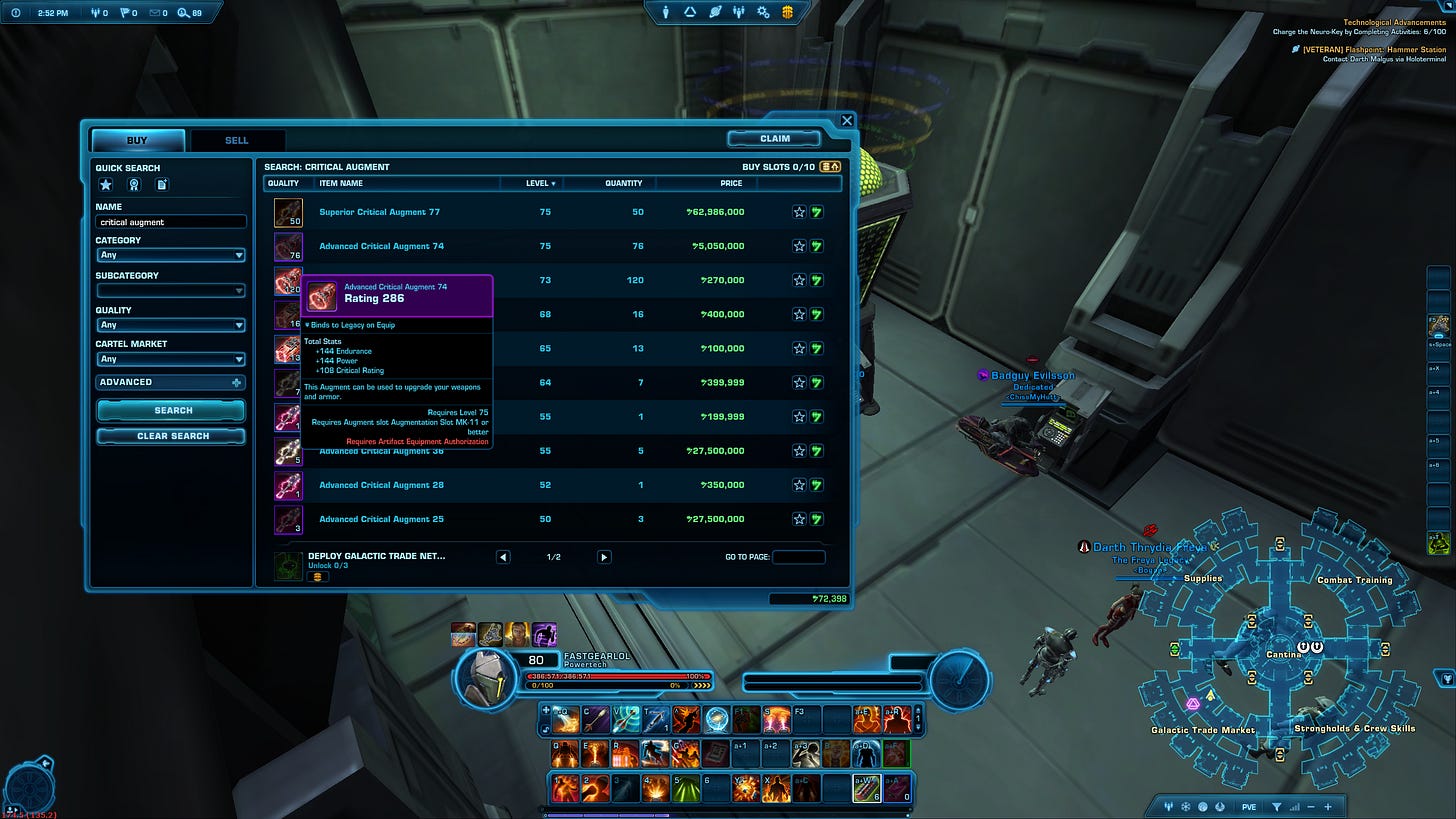Open the character sheet person icon
Image resolution: width=1456 pixels, height=819 pixels.
[666, 12]
